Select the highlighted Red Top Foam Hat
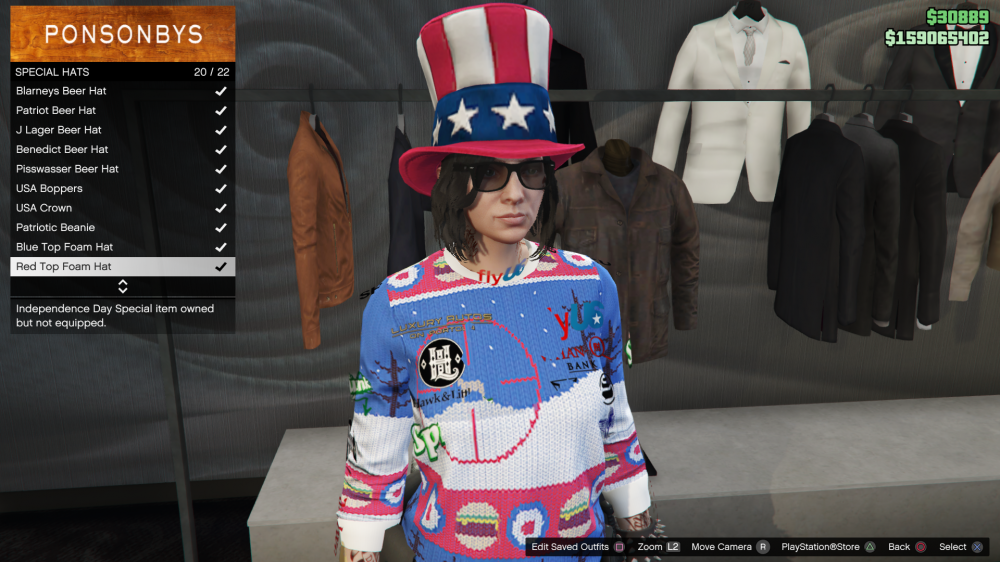Image resolution: width=1000 pixels, height=562 pixels. 64,267
